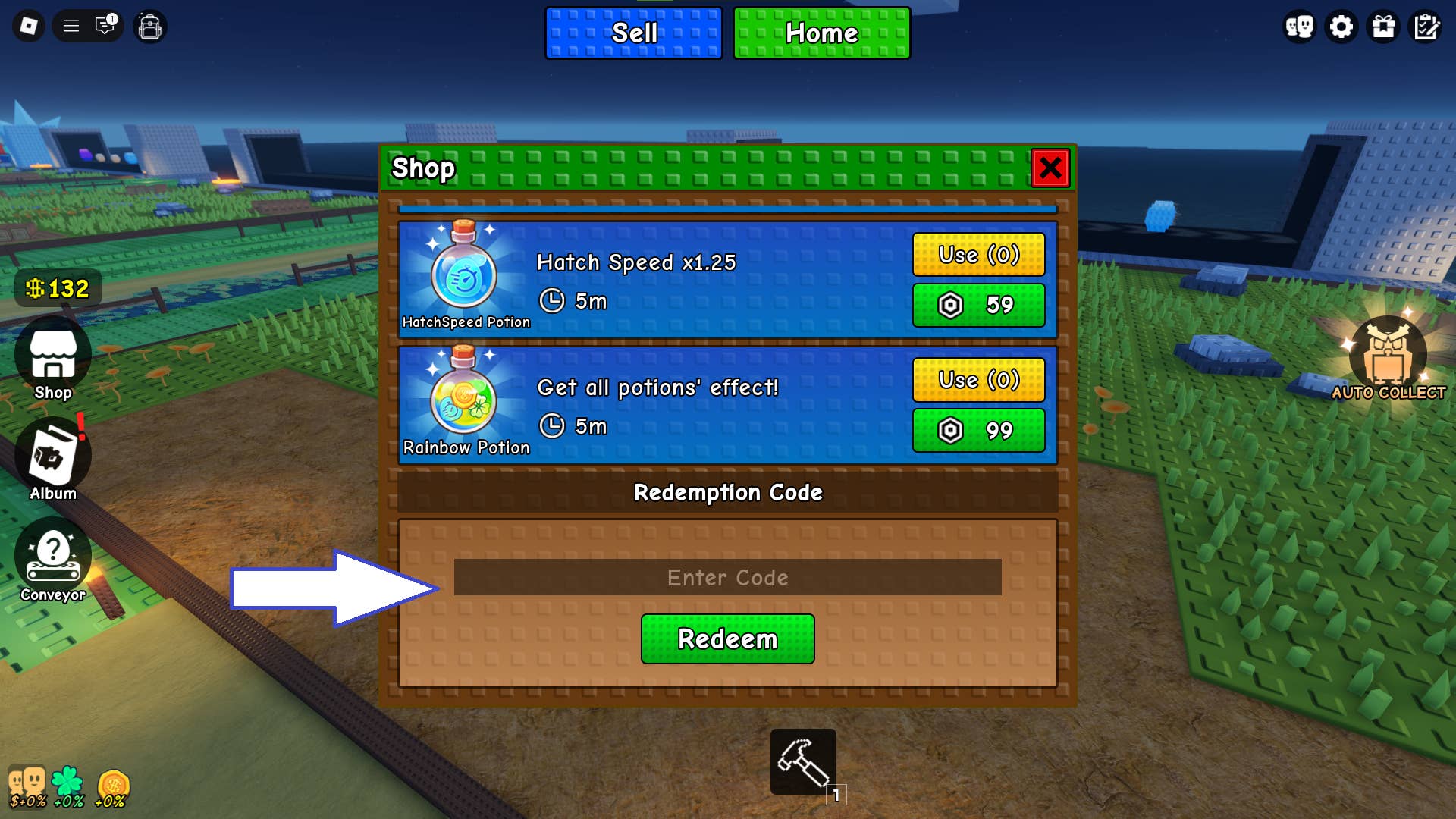View the players list icon

point(1299,26)
